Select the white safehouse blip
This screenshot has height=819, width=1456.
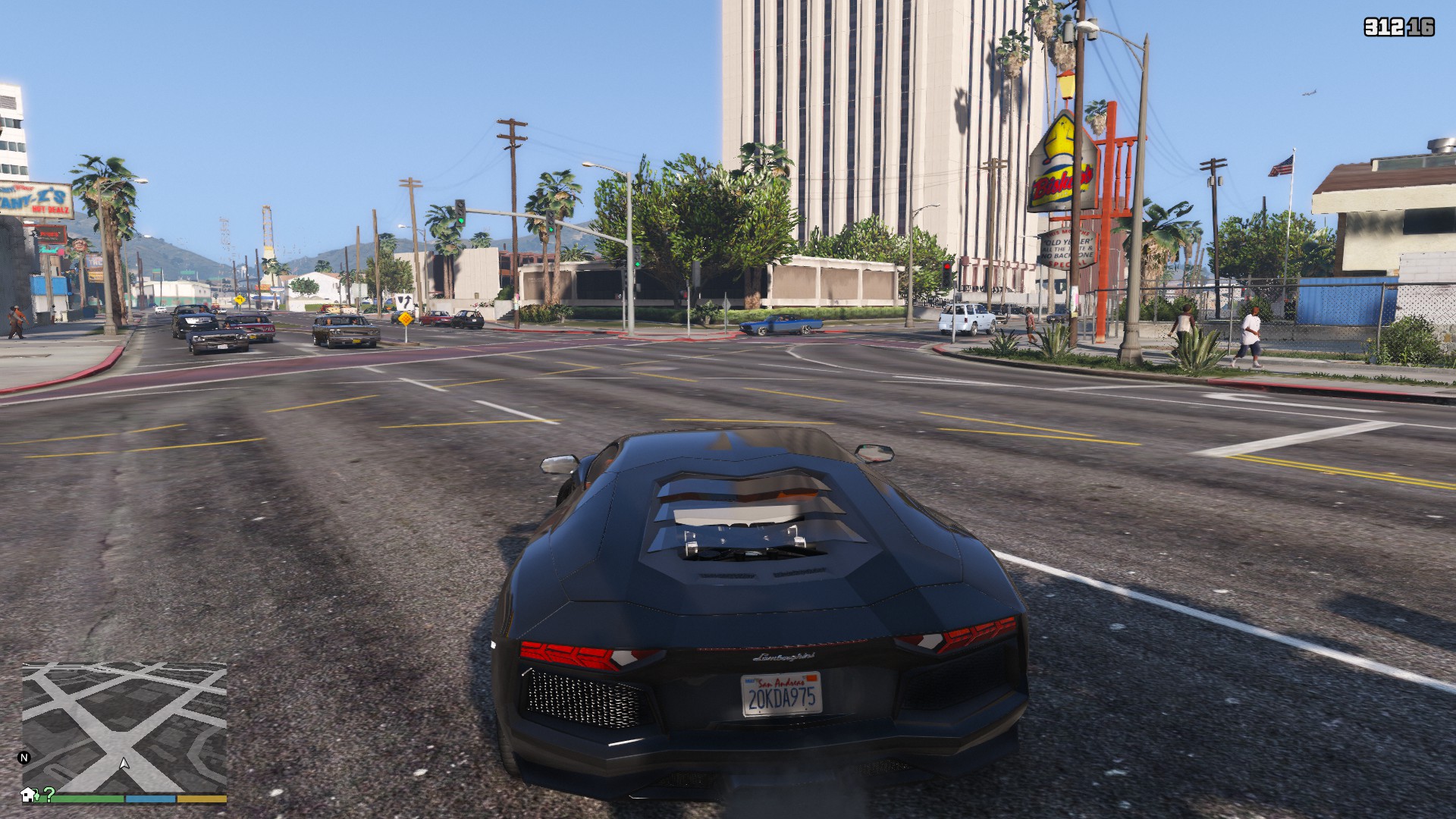click(30, 795)
